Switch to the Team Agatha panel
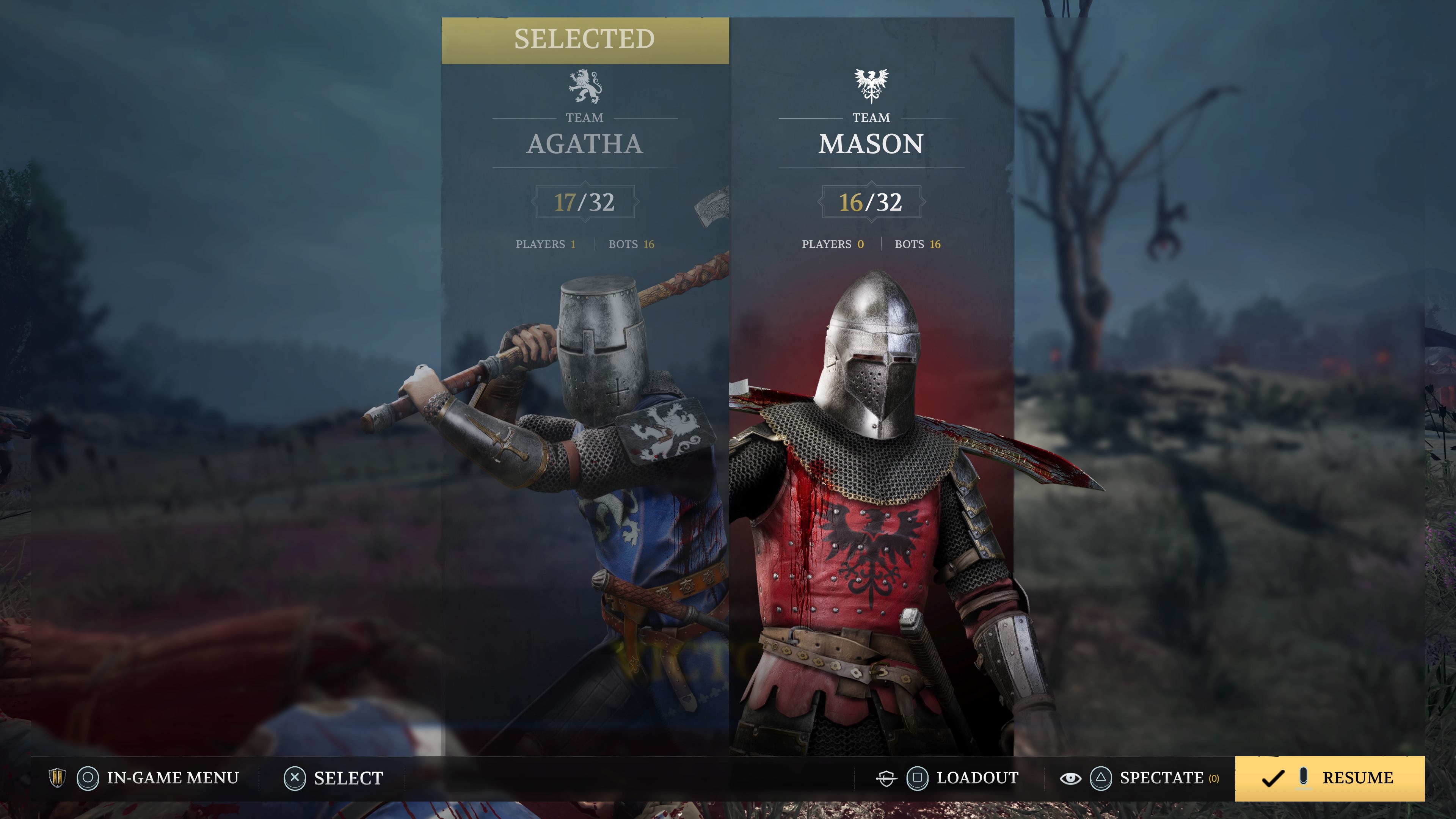This screenshot has width=1456, height=819. [585, 144]
